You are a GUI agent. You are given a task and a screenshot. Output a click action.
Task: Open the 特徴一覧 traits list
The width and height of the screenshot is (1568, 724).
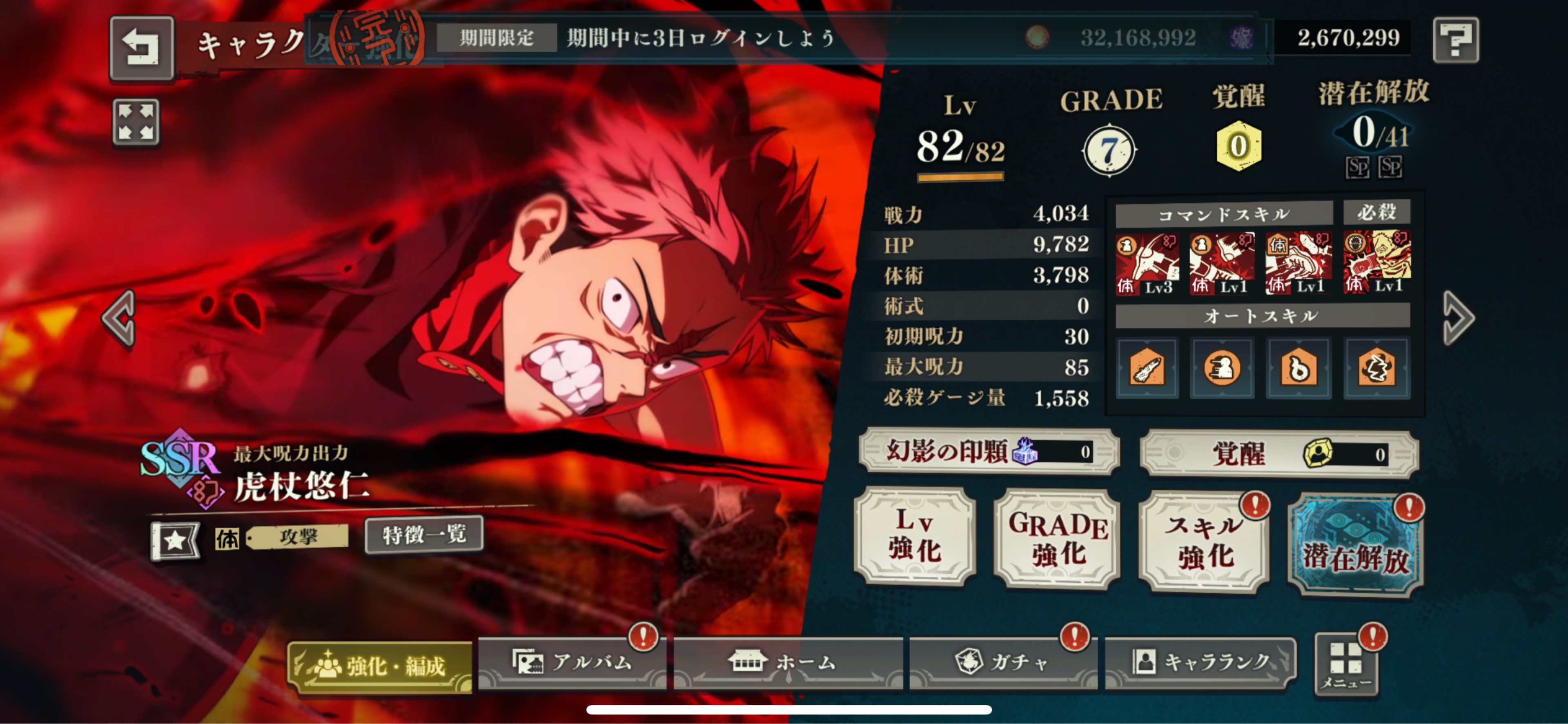[424, 535]
